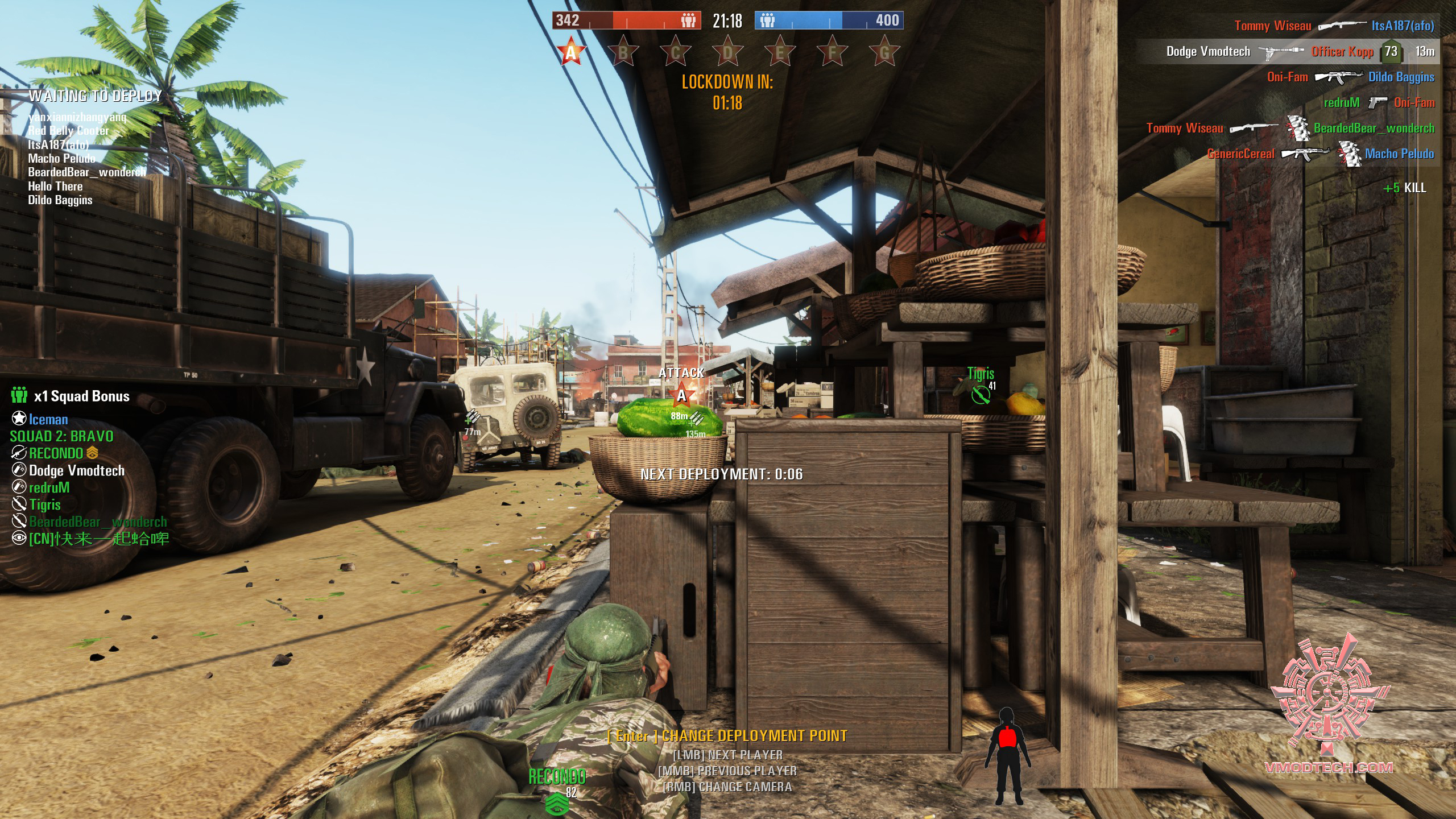Select redruM in the squad list
Viewport: 1456px width, 819px height.
(x=49, y=487)
